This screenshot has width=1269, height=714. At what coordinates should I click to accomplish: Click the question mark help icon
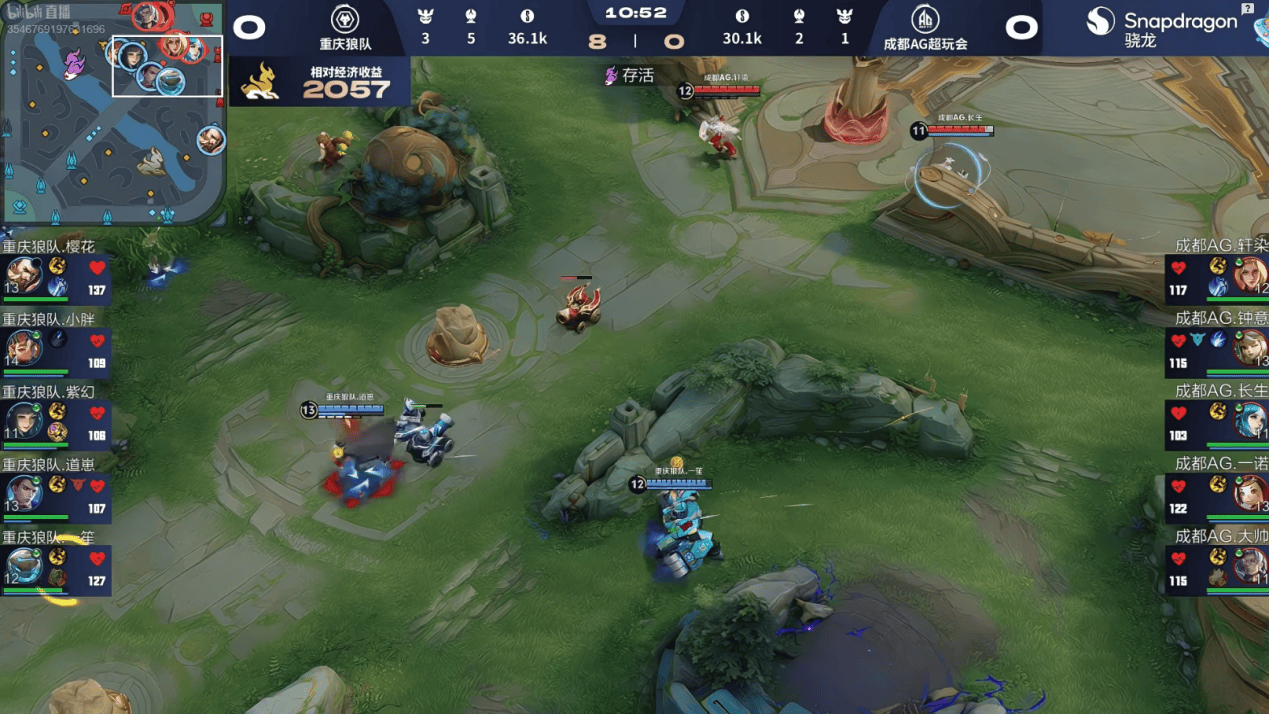click(1247, 8)
